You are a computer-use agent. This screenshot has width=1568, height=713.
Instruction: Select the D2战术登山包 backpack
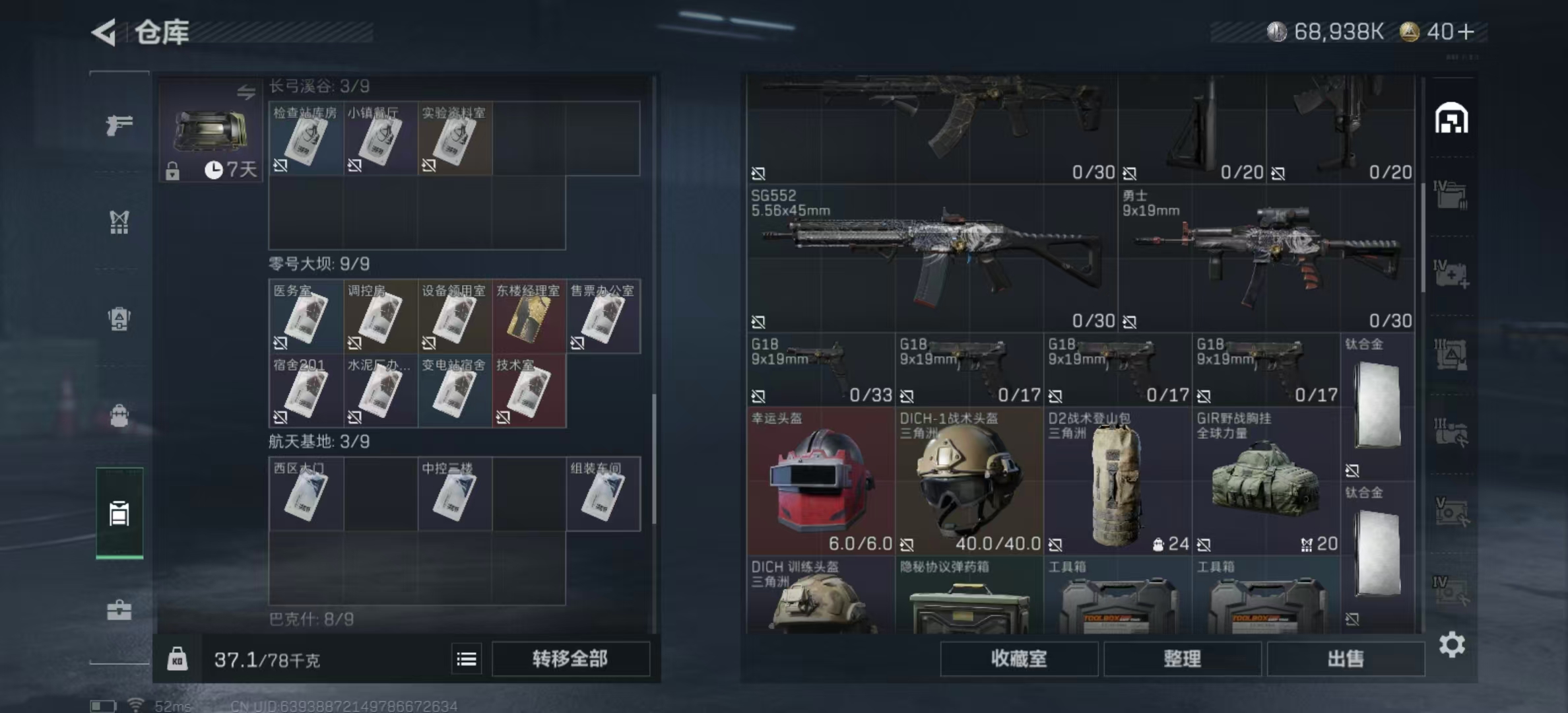[x=1117, y=481]
